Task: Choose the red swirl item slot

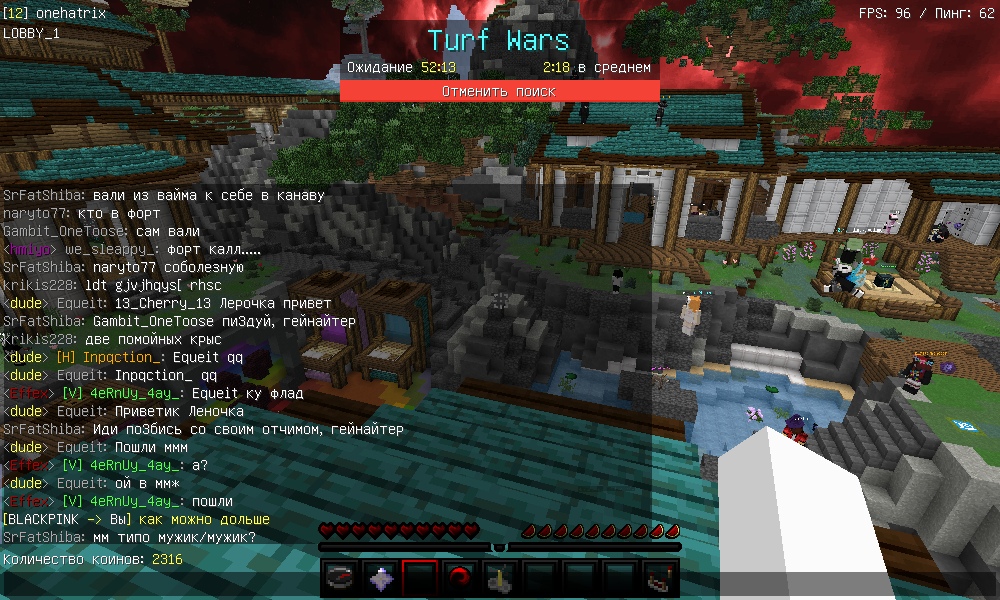Action: click(459, 578)
